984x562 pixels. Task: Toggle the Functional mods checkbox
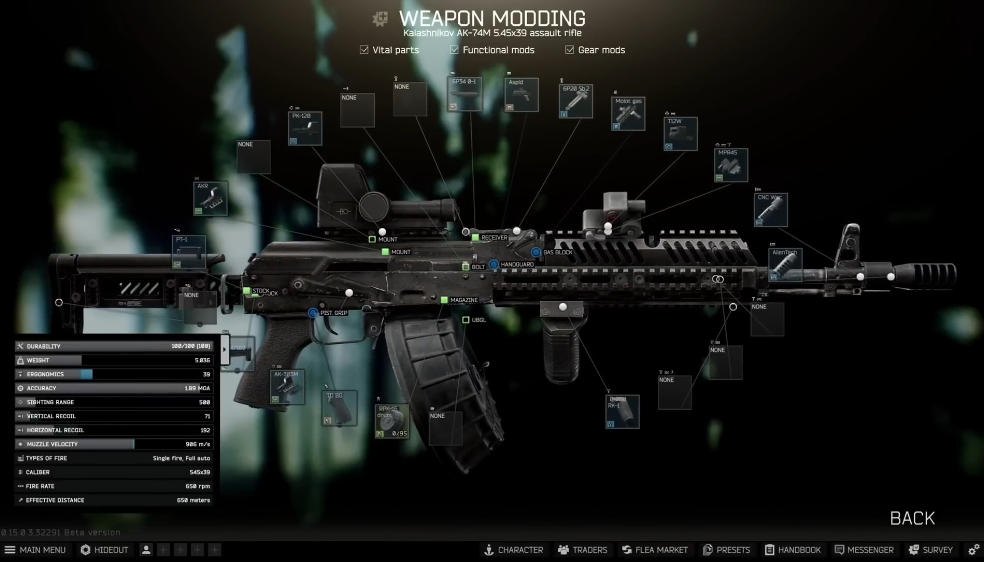(454, 50)
